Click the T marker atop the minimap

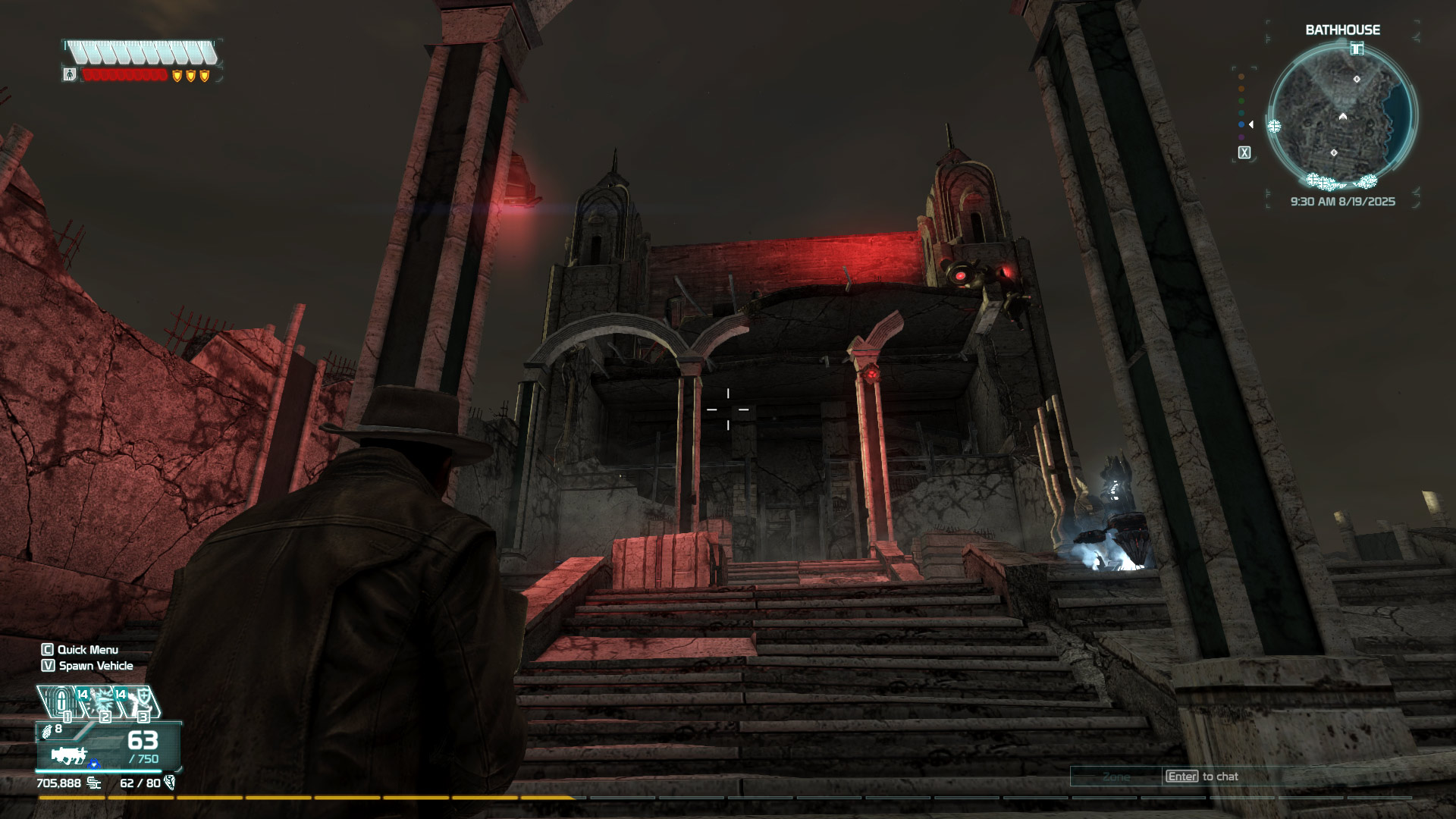point(1357,49)
